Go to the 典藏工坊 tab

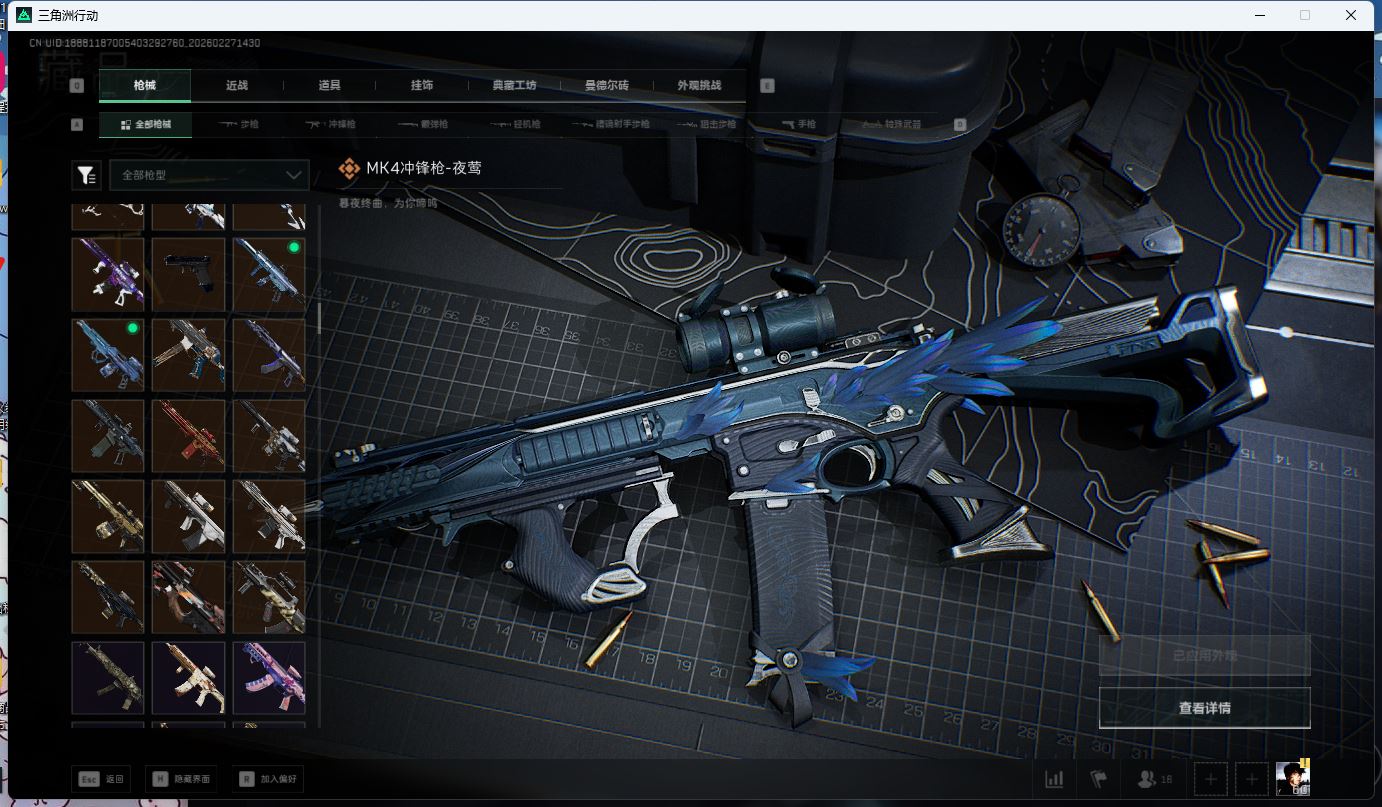click(515, 86)
